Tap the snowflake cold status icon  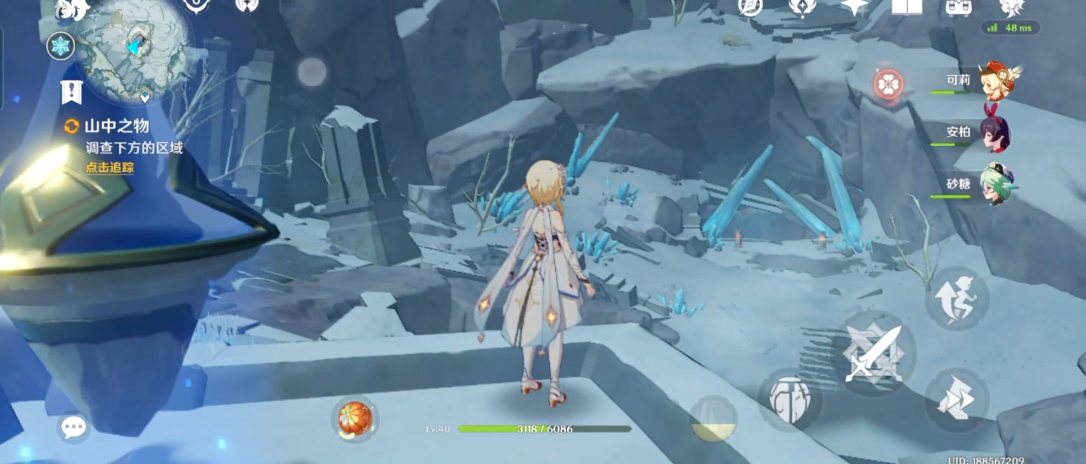[60, 45]
